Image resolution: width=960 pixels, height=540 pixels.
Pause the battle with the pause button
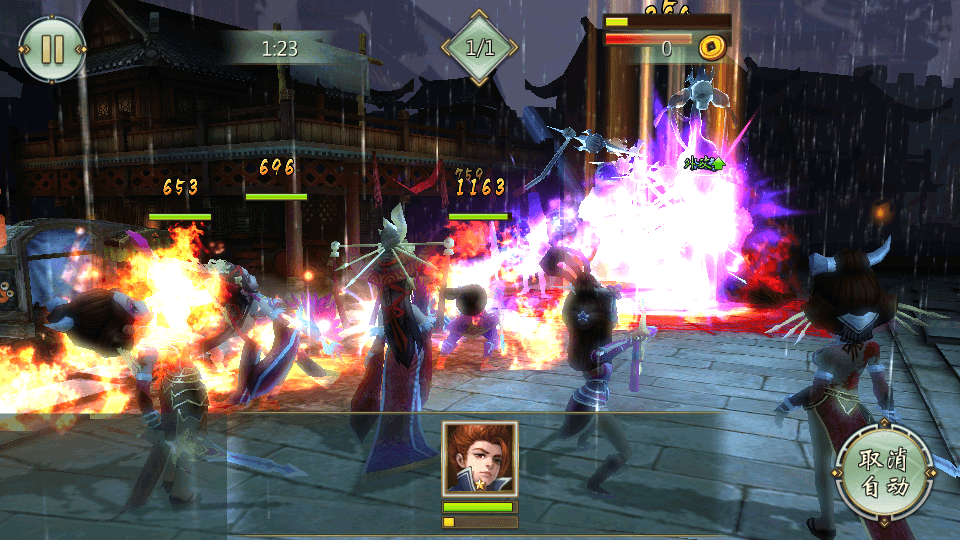52,49
